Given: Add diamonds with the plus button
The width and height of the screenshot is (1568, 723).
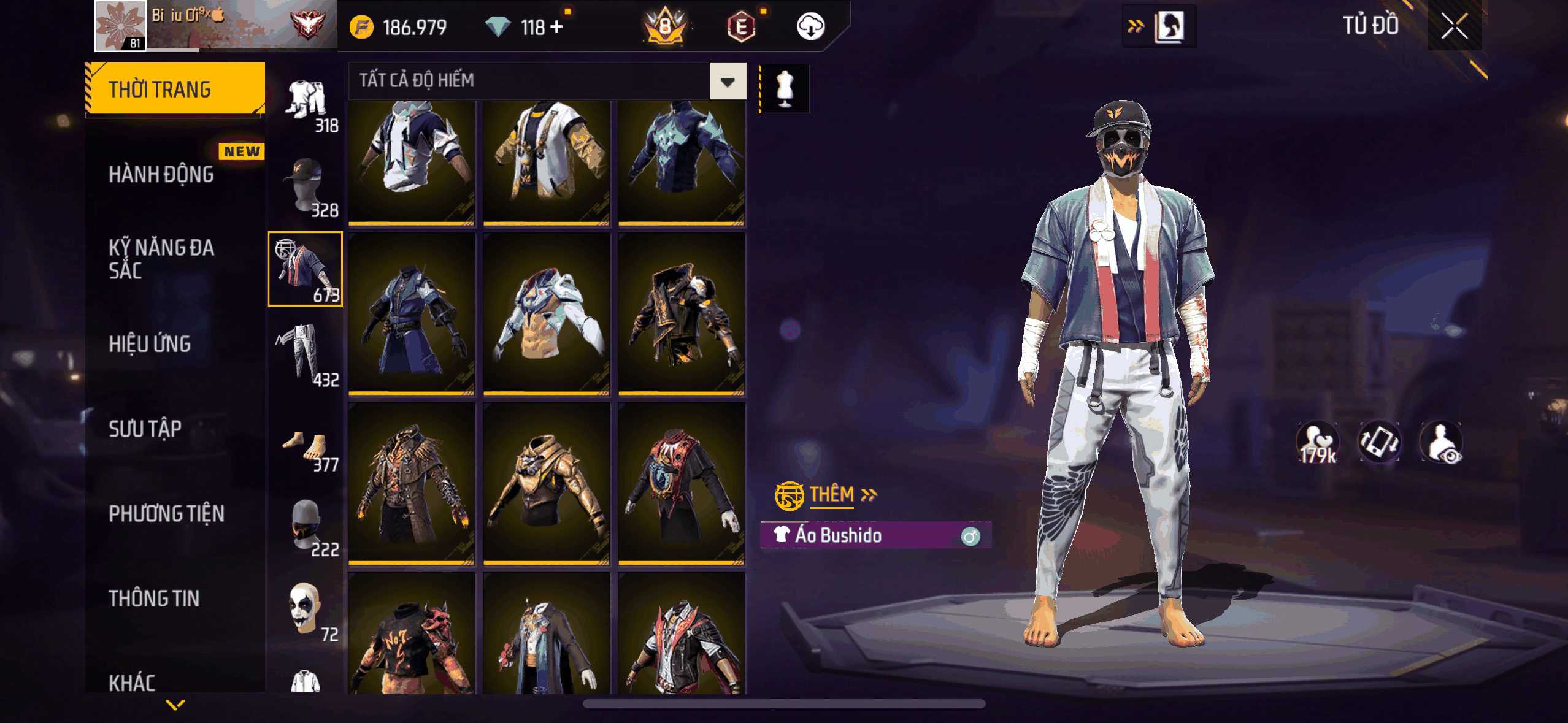Looking at the screenshot, I should pos(556,27).
